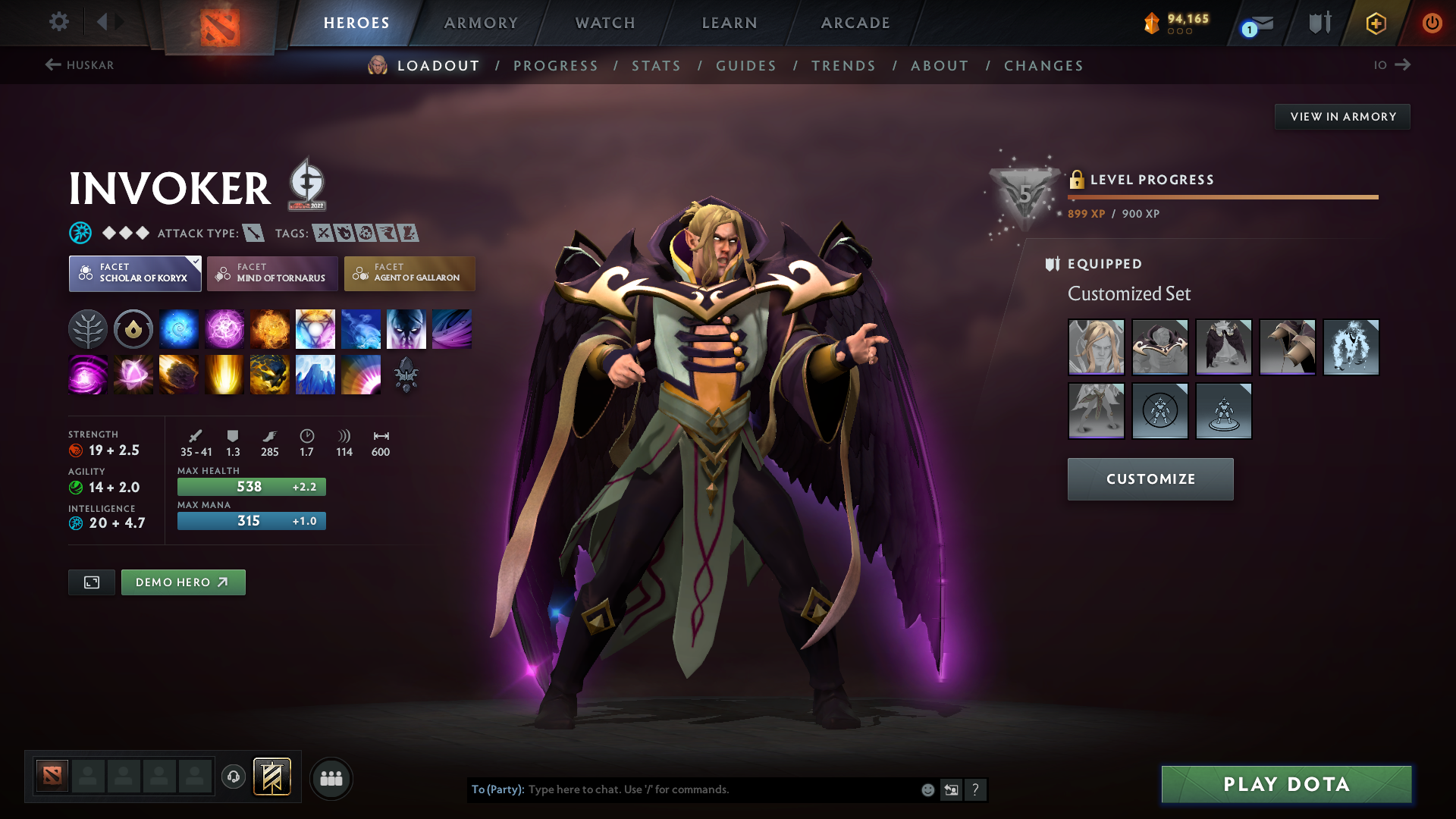Open the ARMORY menu
This screenshot has width=1456, height=819.
click(x=481, y=23)
